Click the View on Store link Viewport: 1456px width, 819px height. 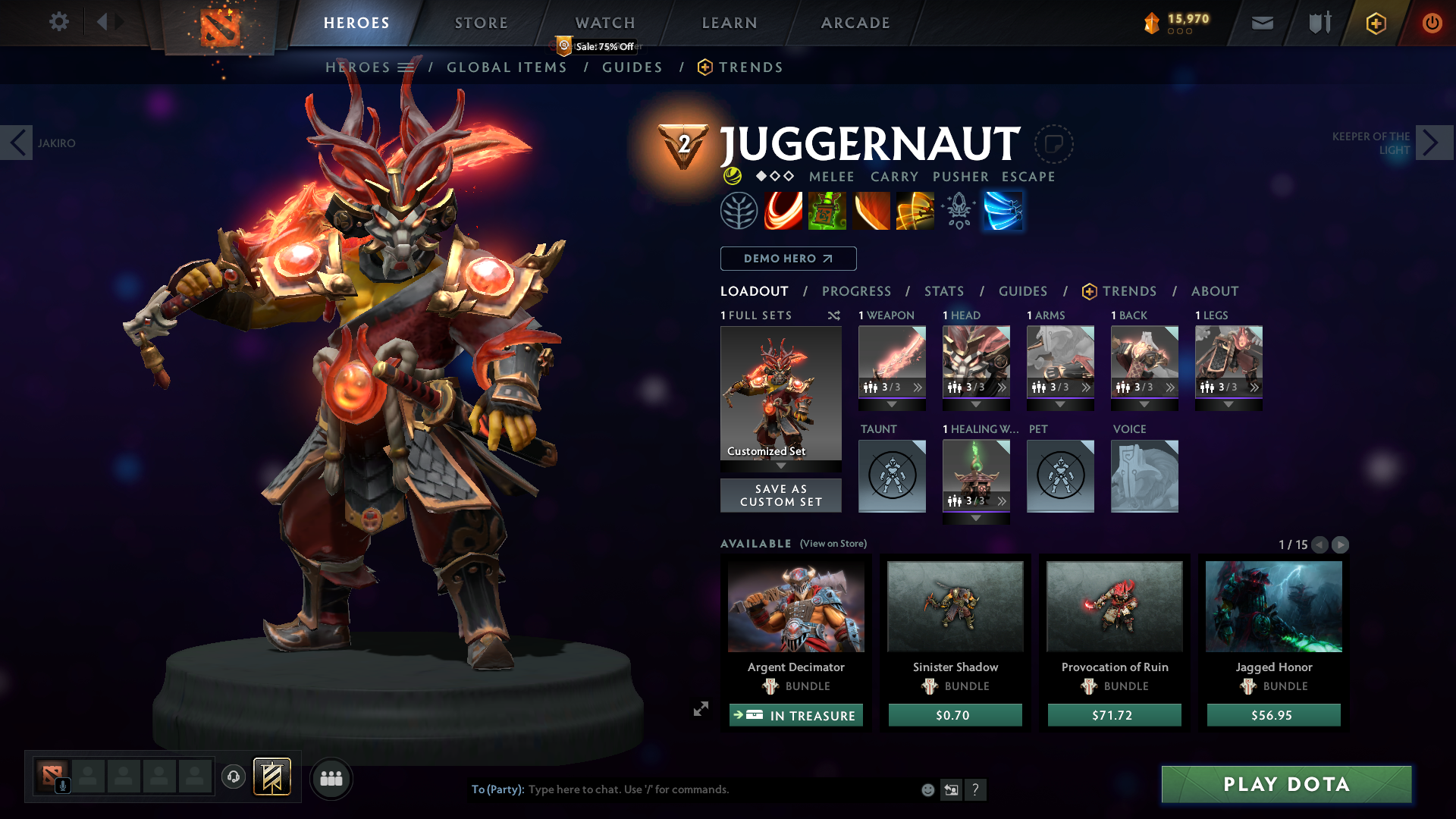[x=833, y=544]
